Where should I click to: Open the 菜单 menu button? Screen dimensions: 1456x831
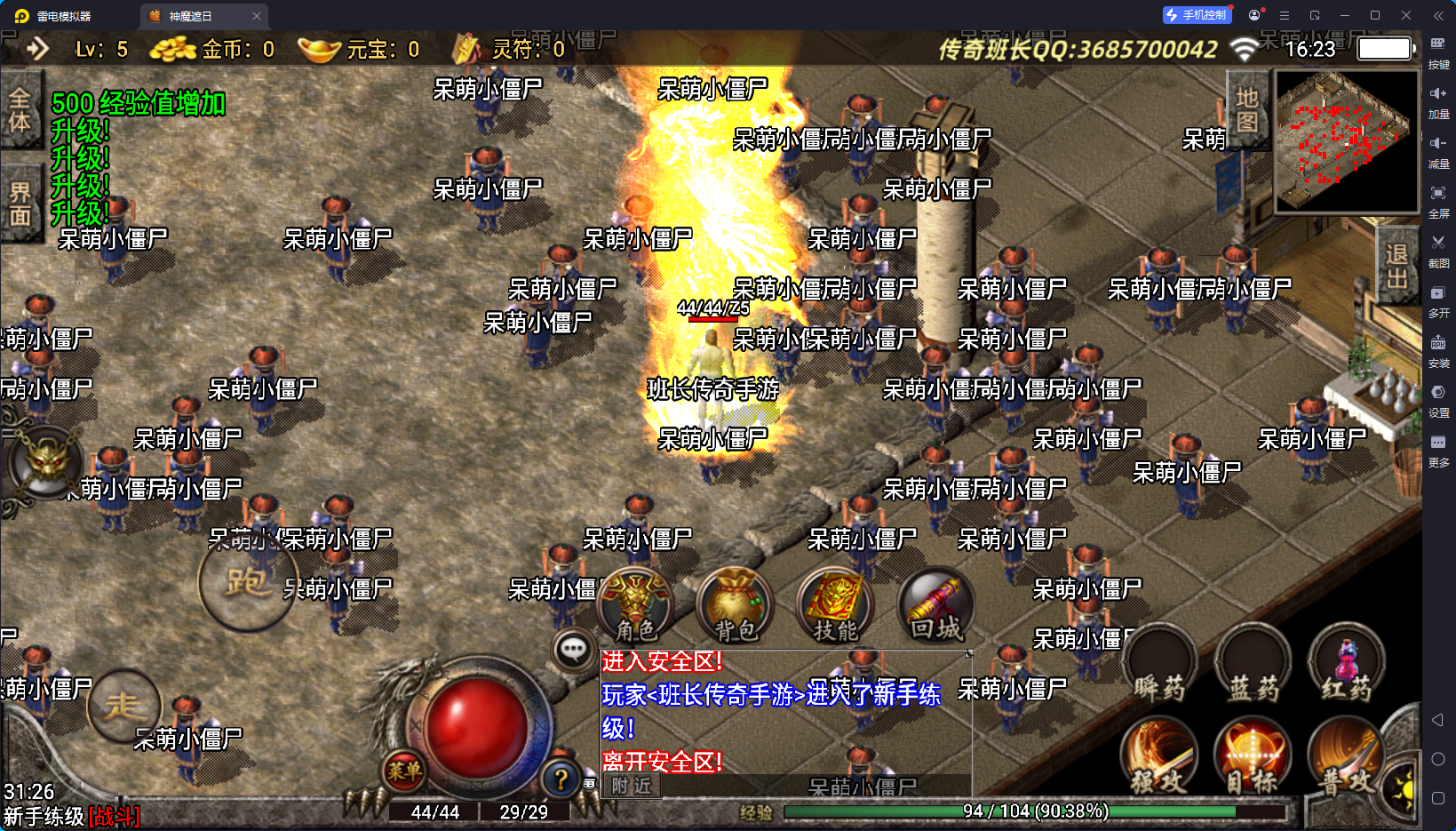click(x=404, y=771)
